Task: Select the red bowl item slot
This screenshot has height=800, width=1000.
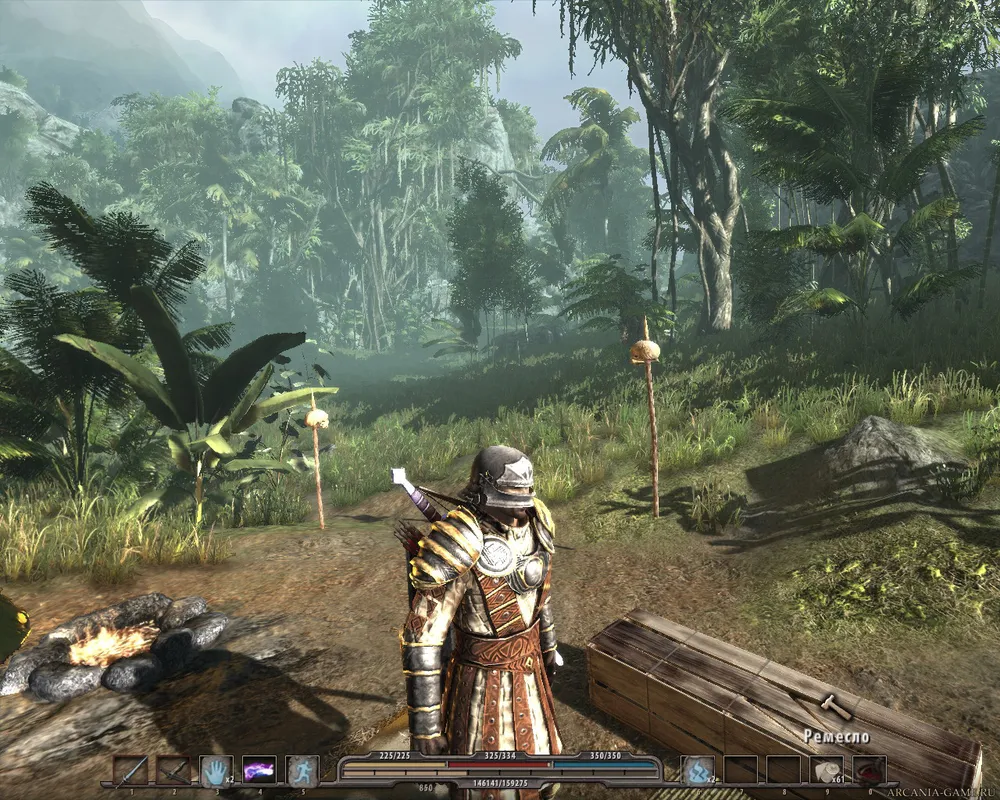Action: click(x=869, y=769)
